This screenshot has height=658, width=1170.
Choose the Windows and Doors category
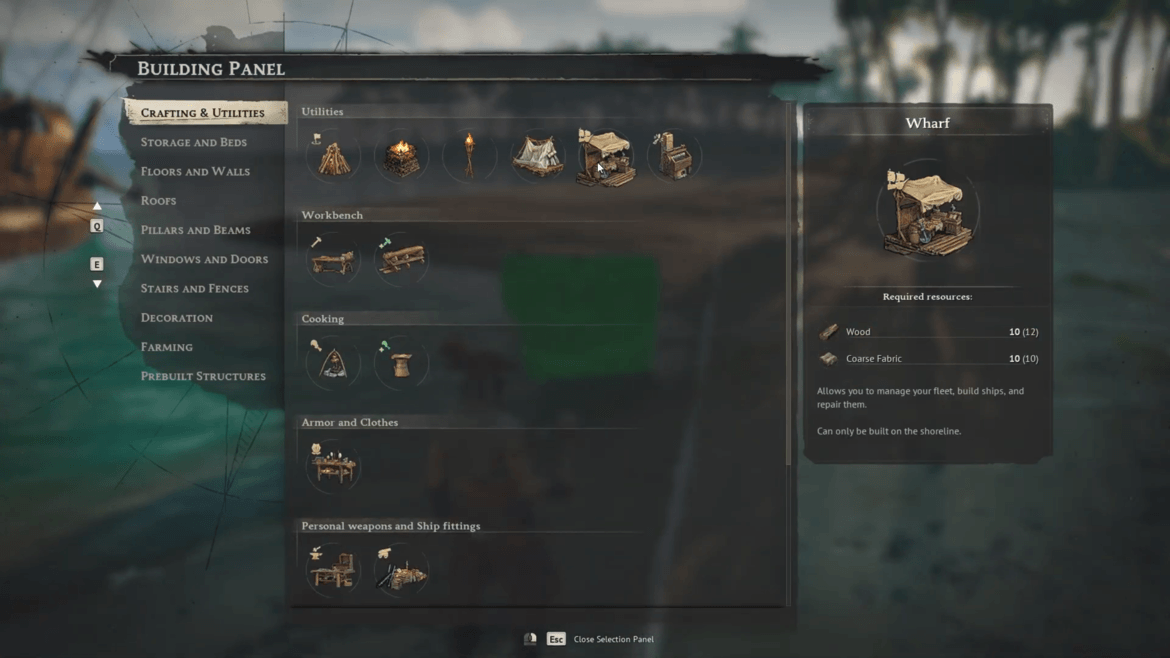click(x=204, y=259)
